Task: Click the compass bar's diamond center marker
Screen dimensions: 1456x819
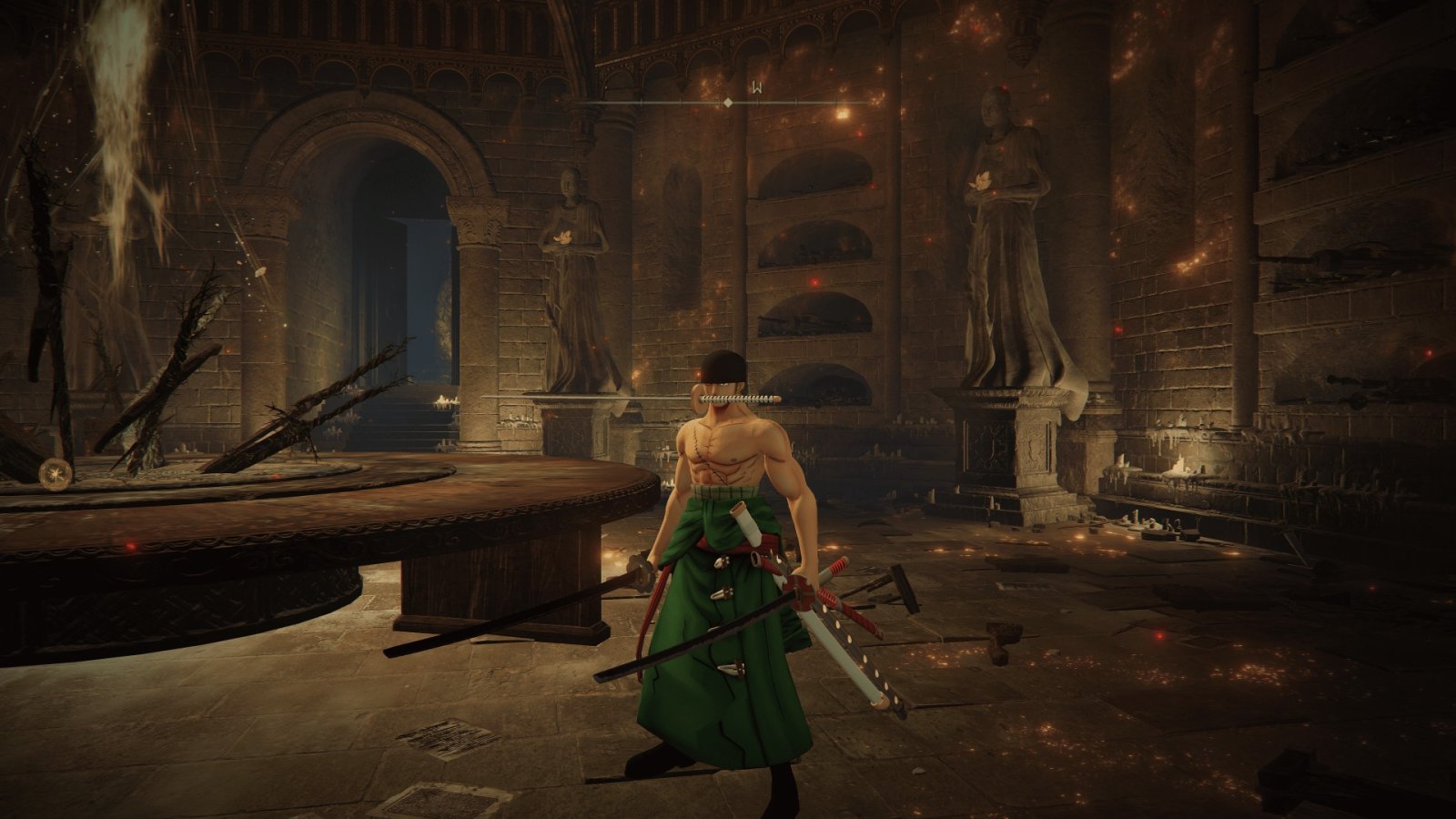Action: [727, 103]
